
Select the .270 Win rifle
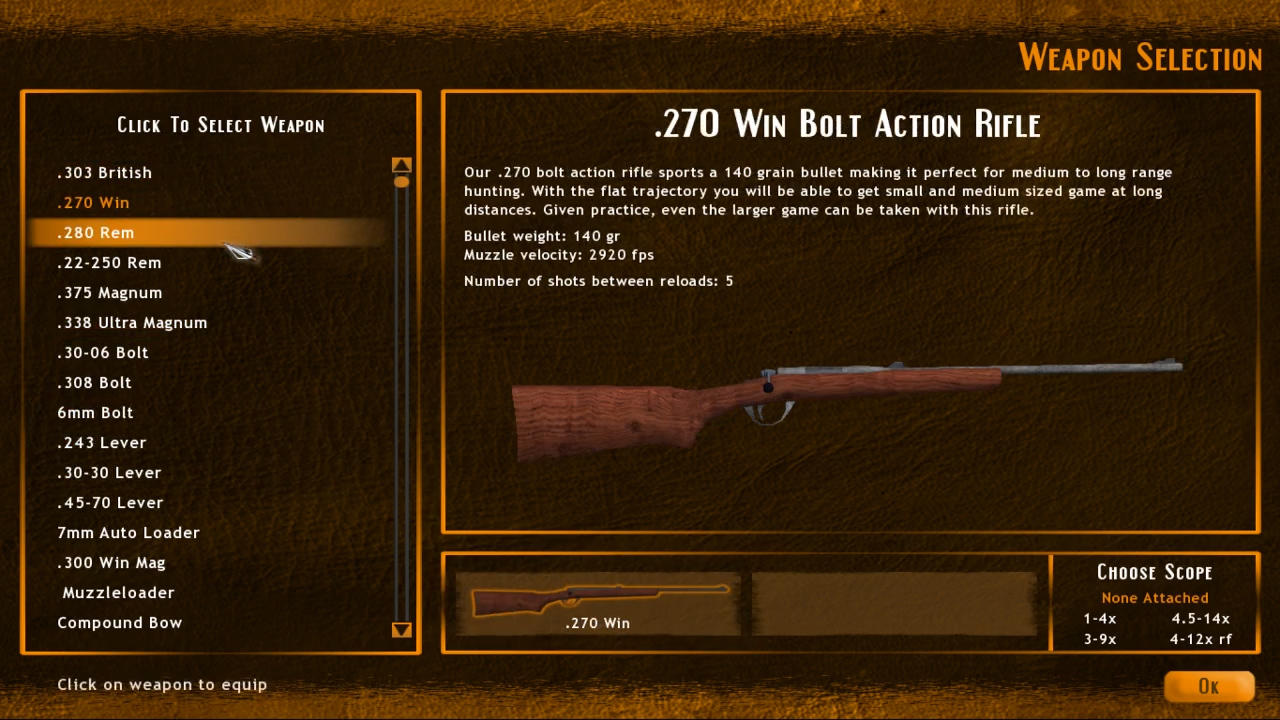tap(93, 202)
